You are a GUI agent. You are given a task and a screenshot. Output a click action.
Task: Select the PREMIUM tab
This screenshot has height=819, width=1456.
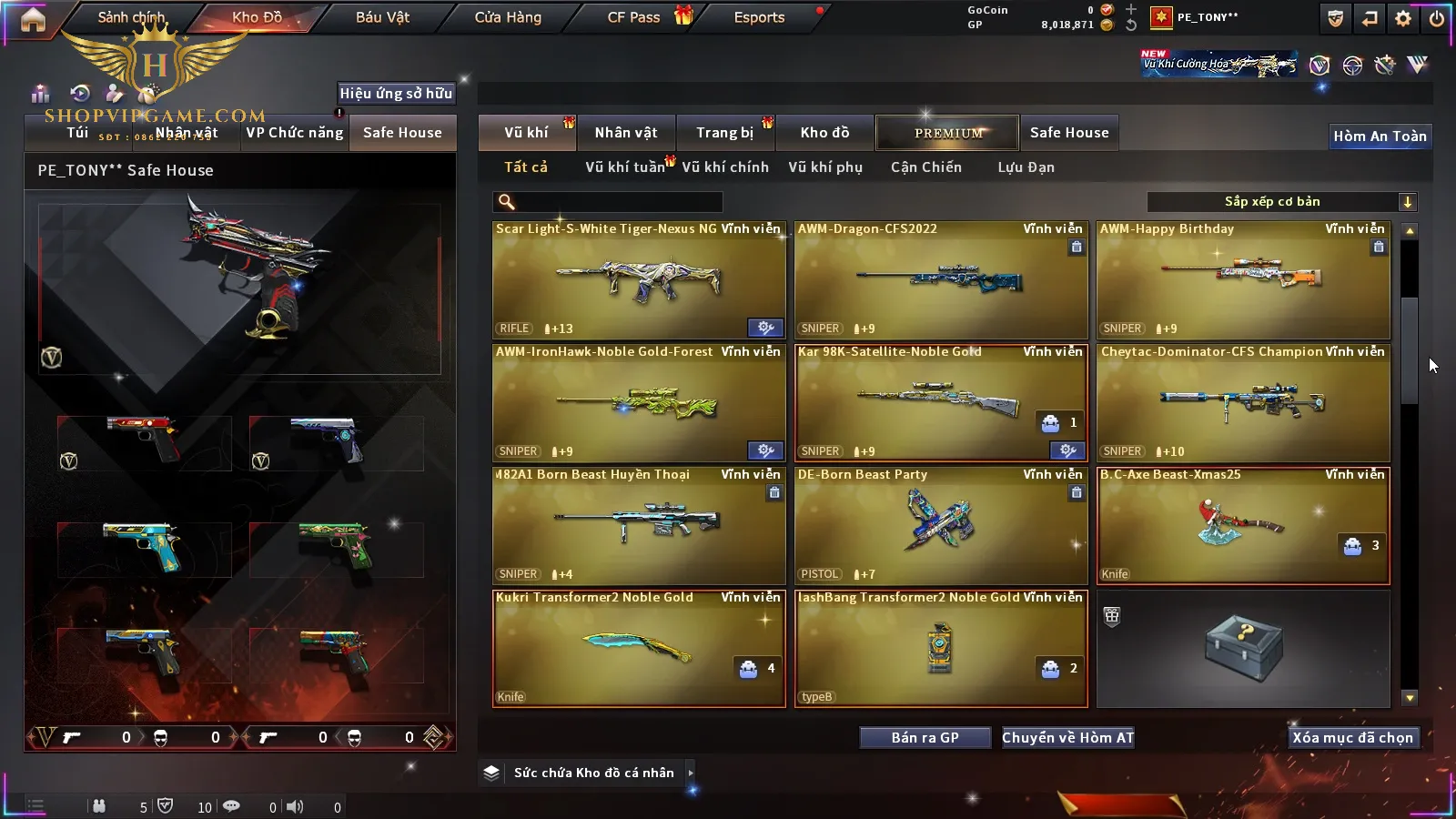click(x=948, y=133)
